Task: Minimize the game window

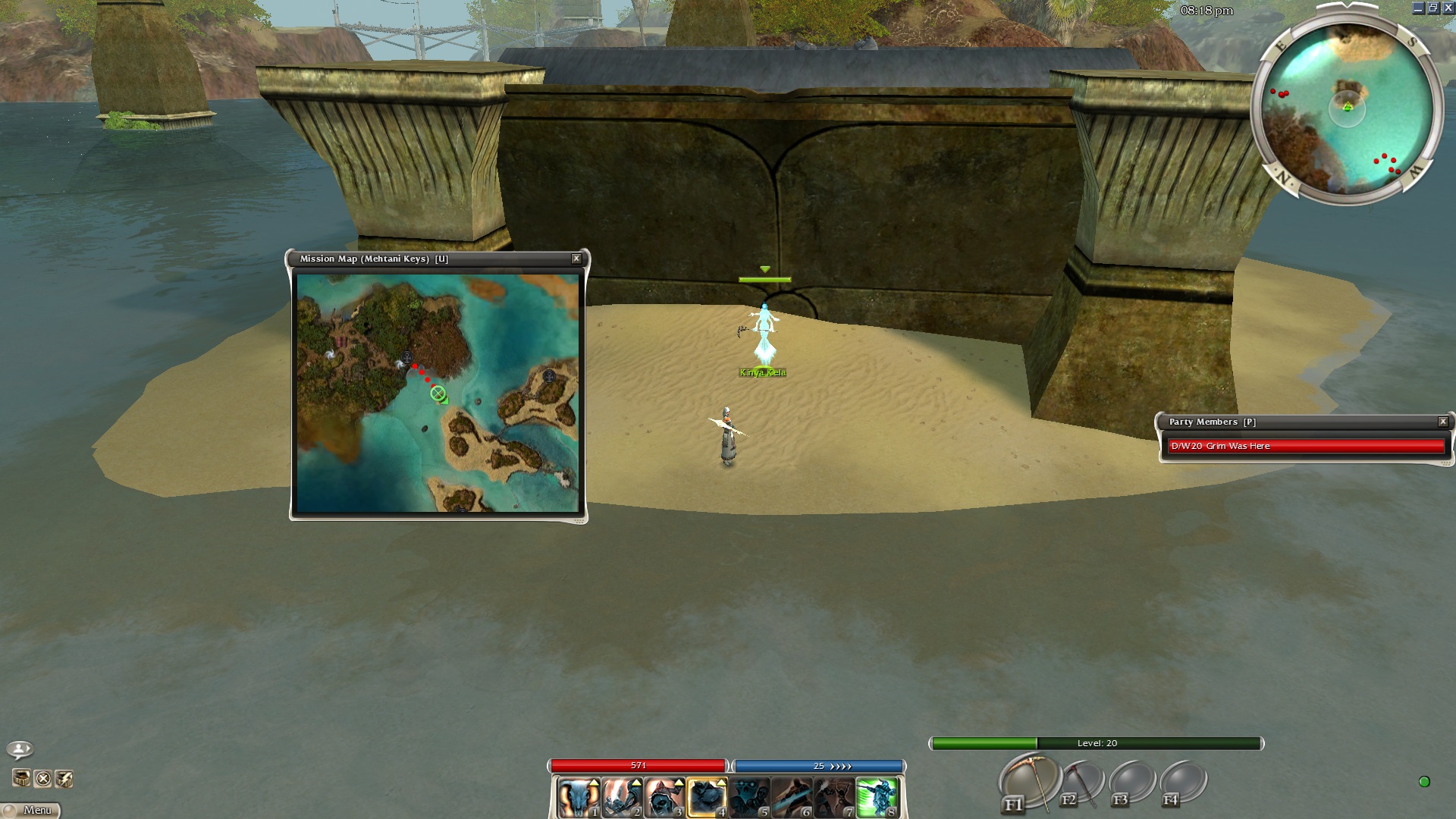Action: click(x=1418, y=8)
